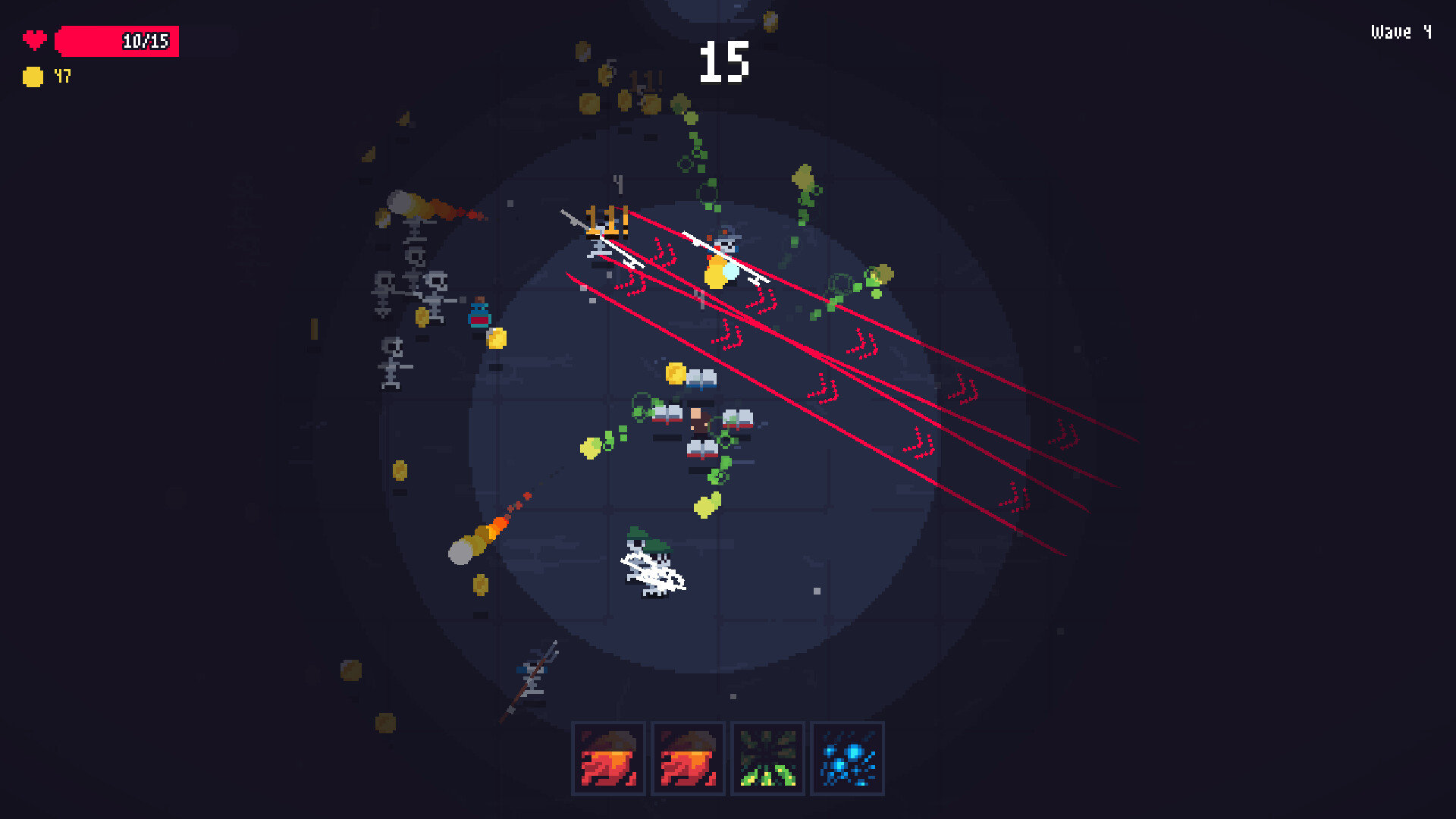
Task: Click the gold coin icon in the HUD
Action: [32, 76]
